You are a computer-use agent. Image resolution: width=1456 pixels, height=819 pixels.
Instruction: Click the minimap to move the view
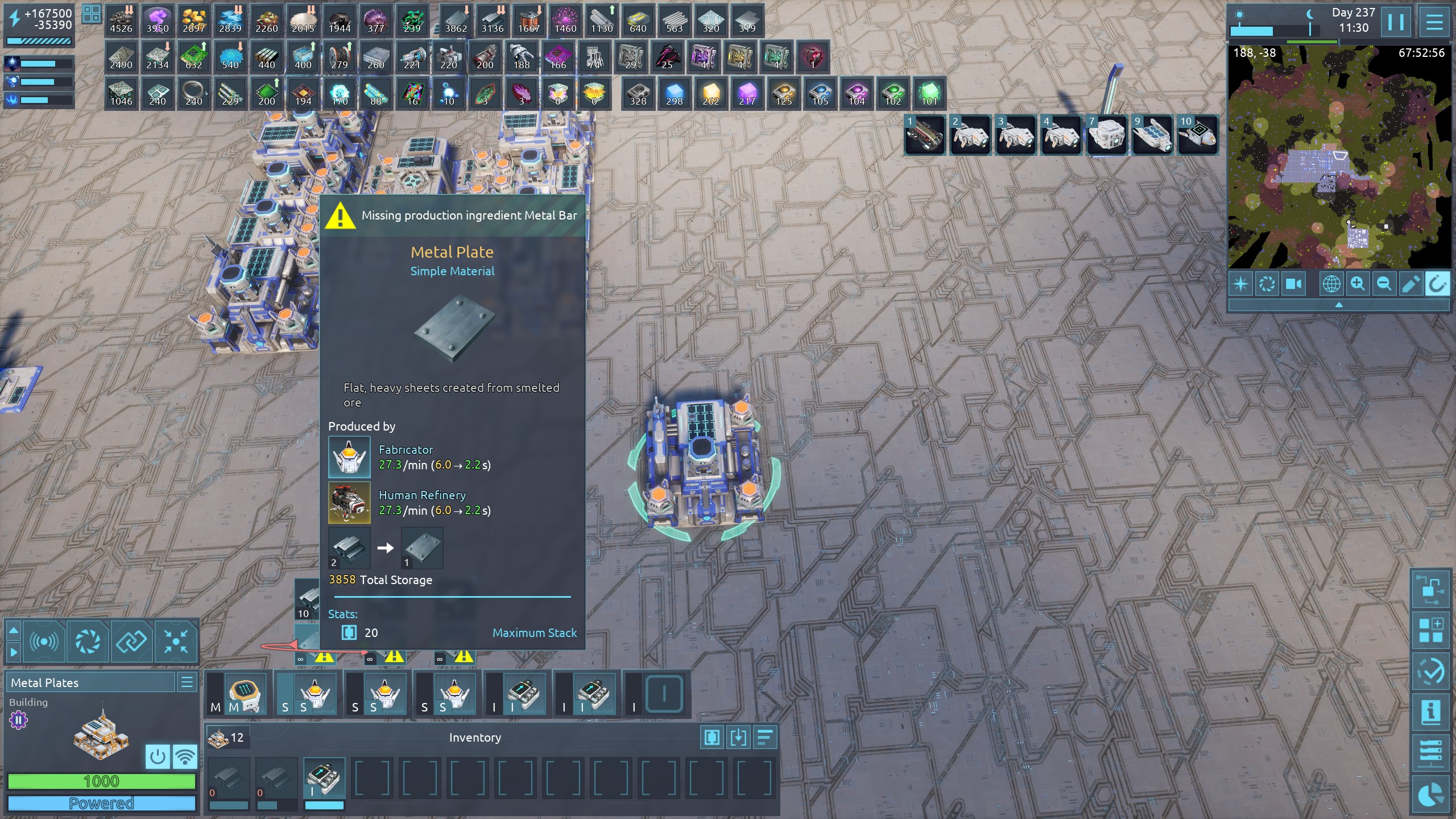click(x=1339, y=158)
